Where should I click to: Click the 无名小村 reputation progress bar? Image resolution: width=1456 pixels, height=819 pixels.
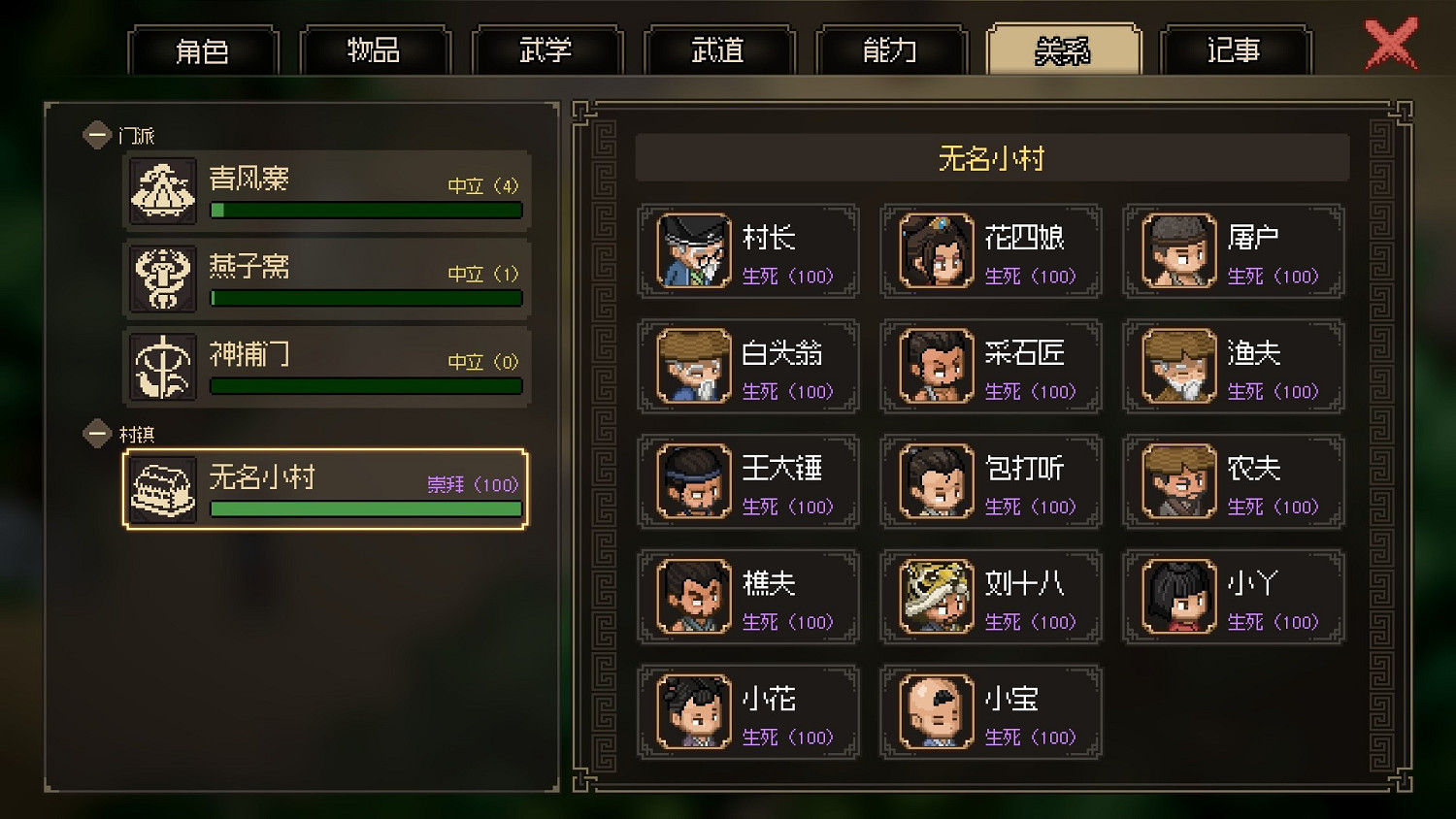[x=365, y=508]
